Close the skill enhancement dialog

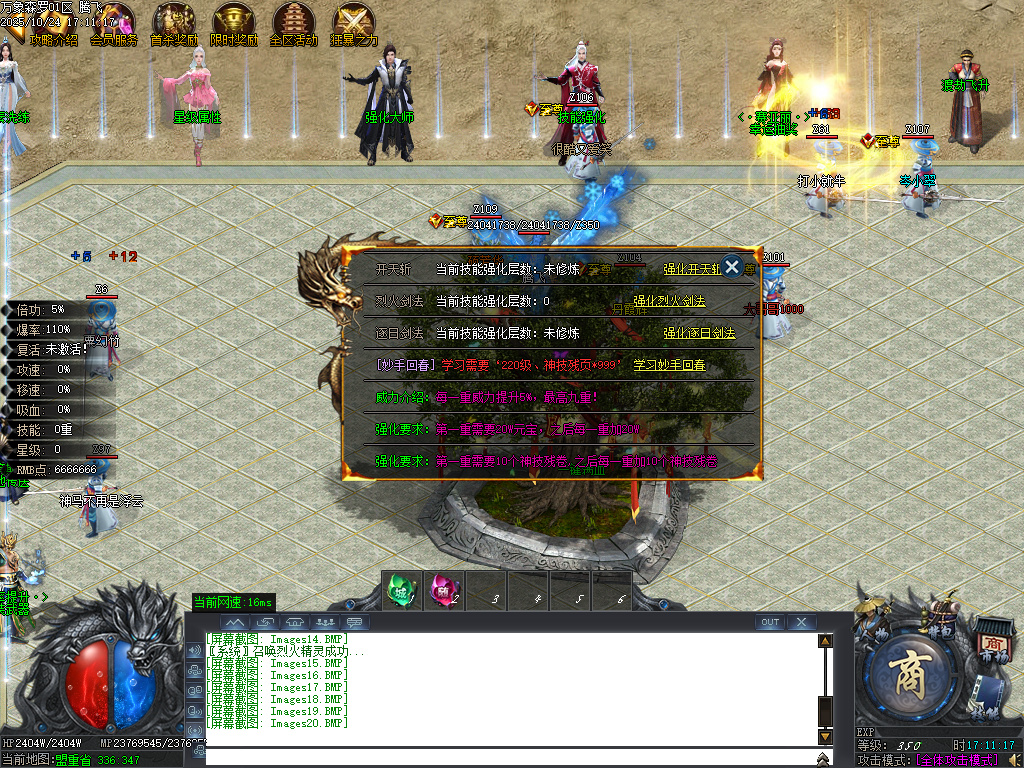732,266
